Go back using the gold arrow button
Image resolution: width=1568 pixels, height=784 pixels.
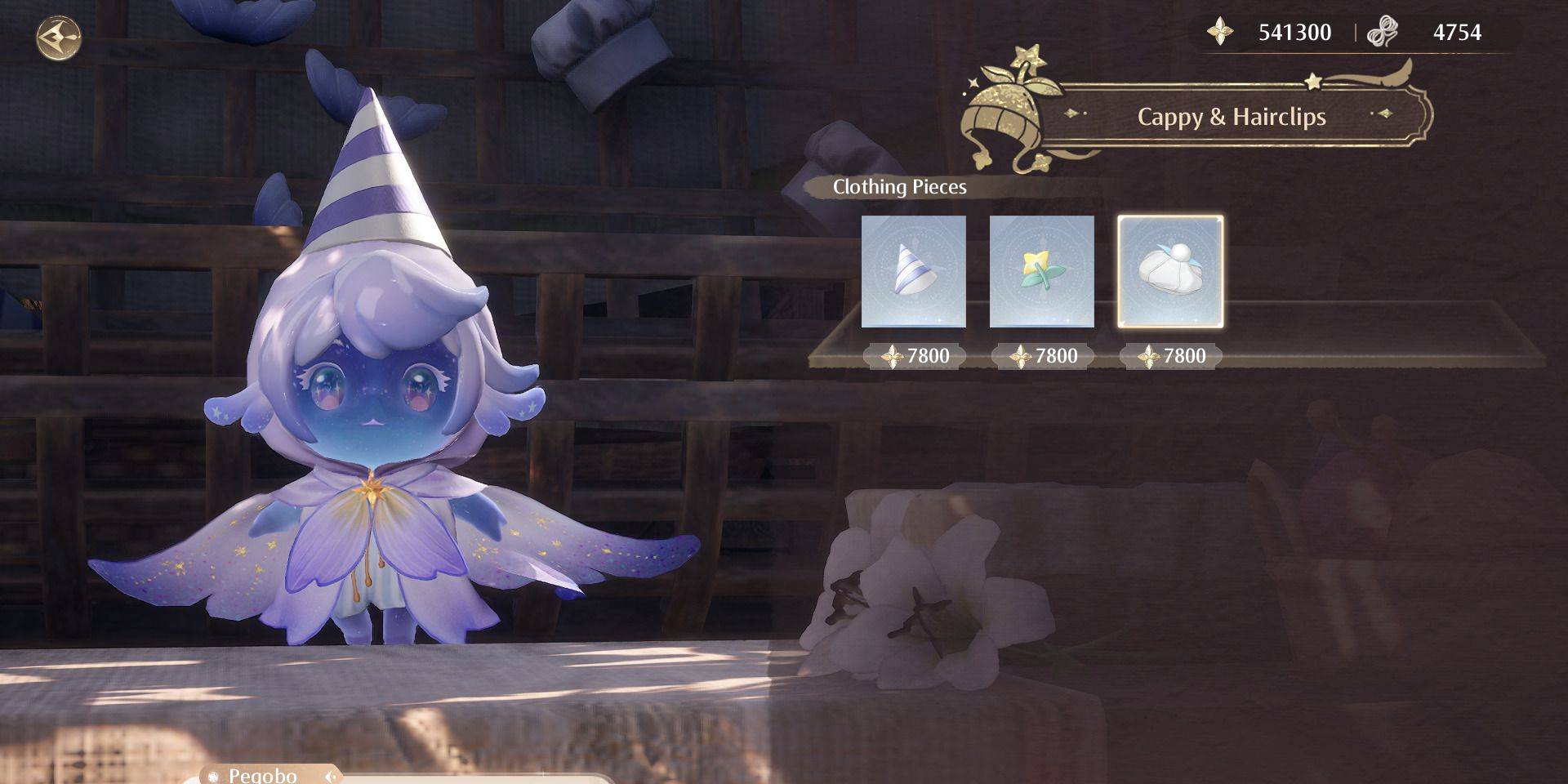point(59,38)
